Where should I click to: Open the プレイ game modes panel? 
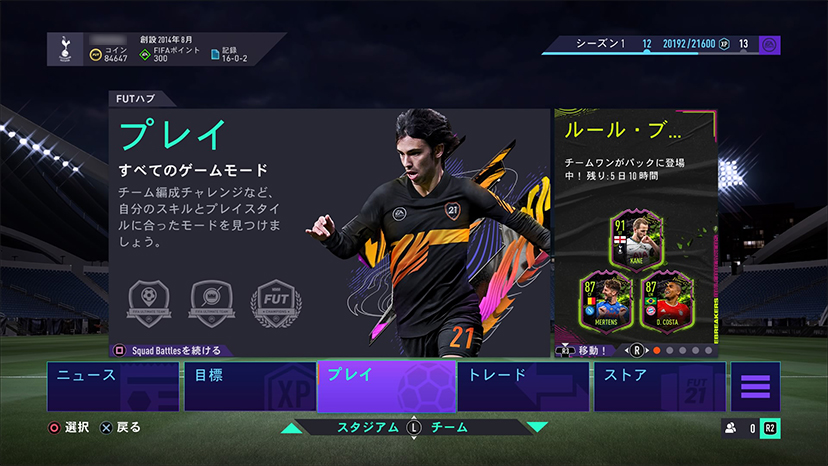(x=330, y=230)
